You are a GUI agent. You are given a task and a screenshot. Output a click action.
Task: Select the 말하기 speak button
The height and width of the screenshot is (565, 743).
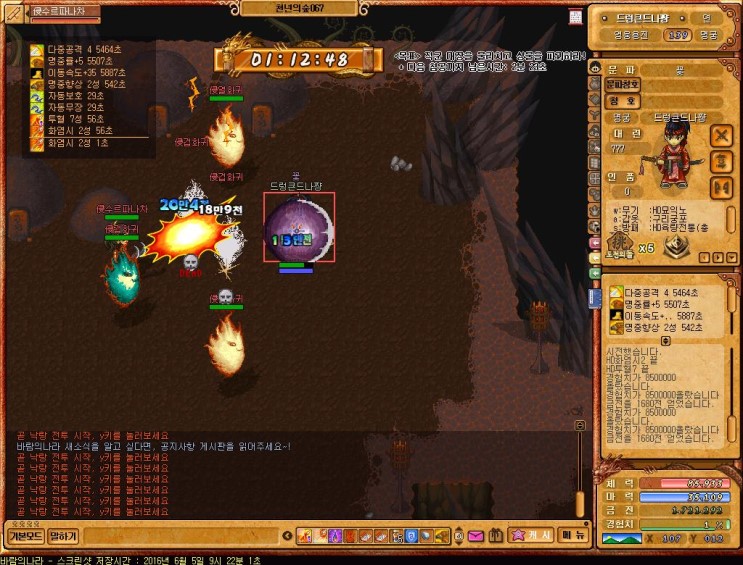63,537
